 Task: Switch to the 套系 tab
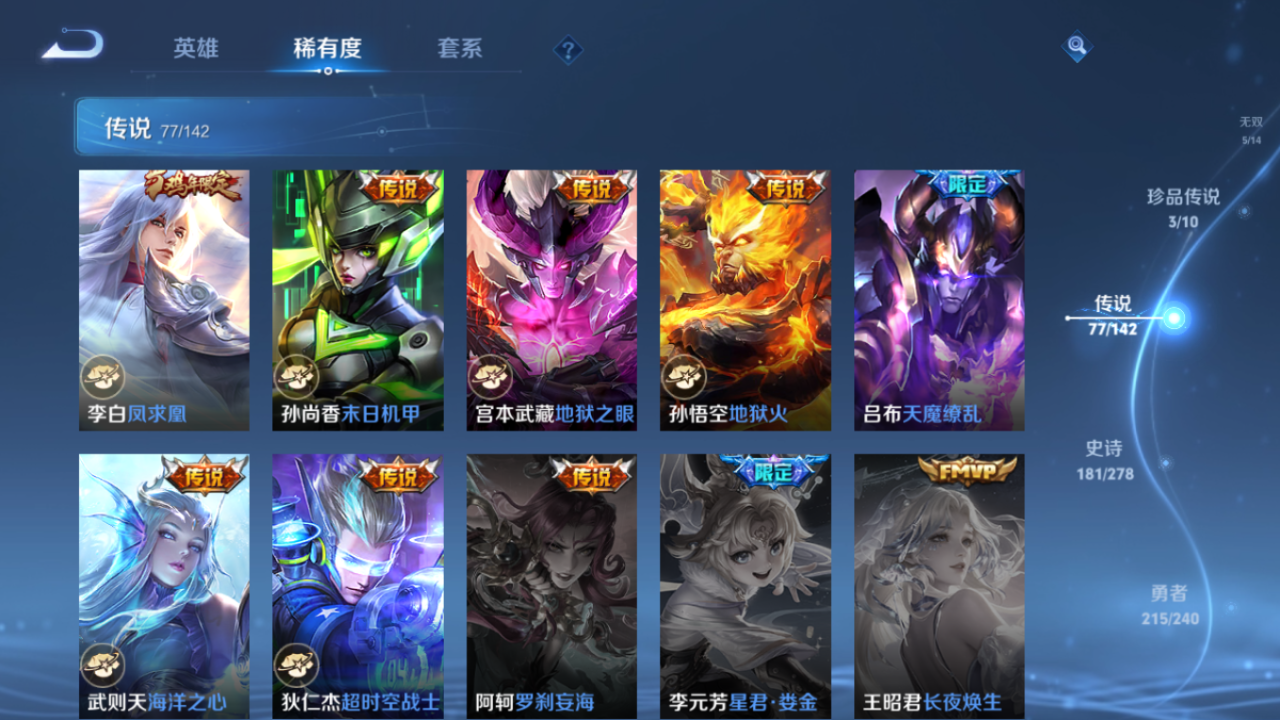point(460,47)
